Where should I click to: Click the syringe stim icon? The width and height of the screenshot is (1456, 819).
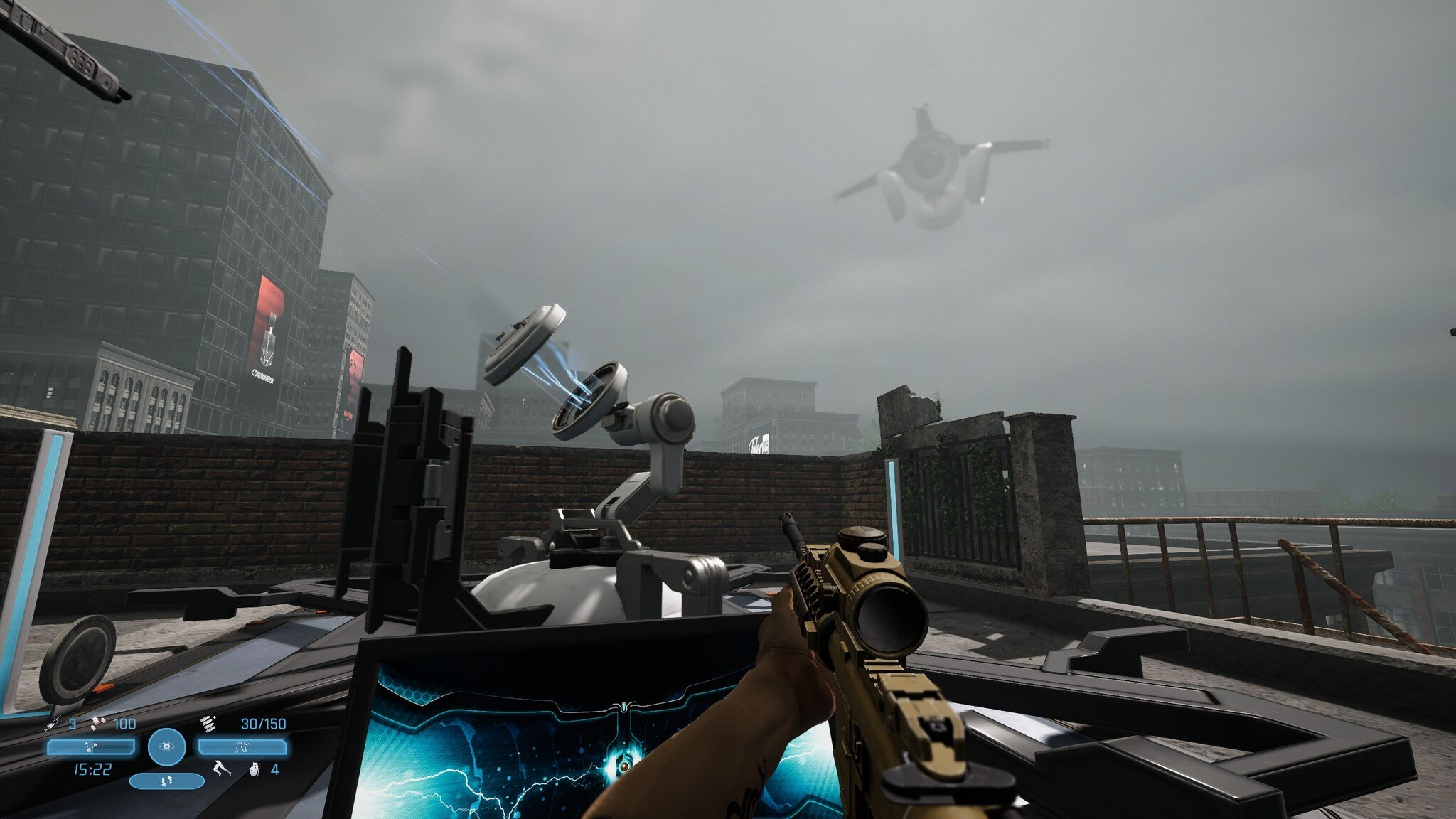click(53, 724)
